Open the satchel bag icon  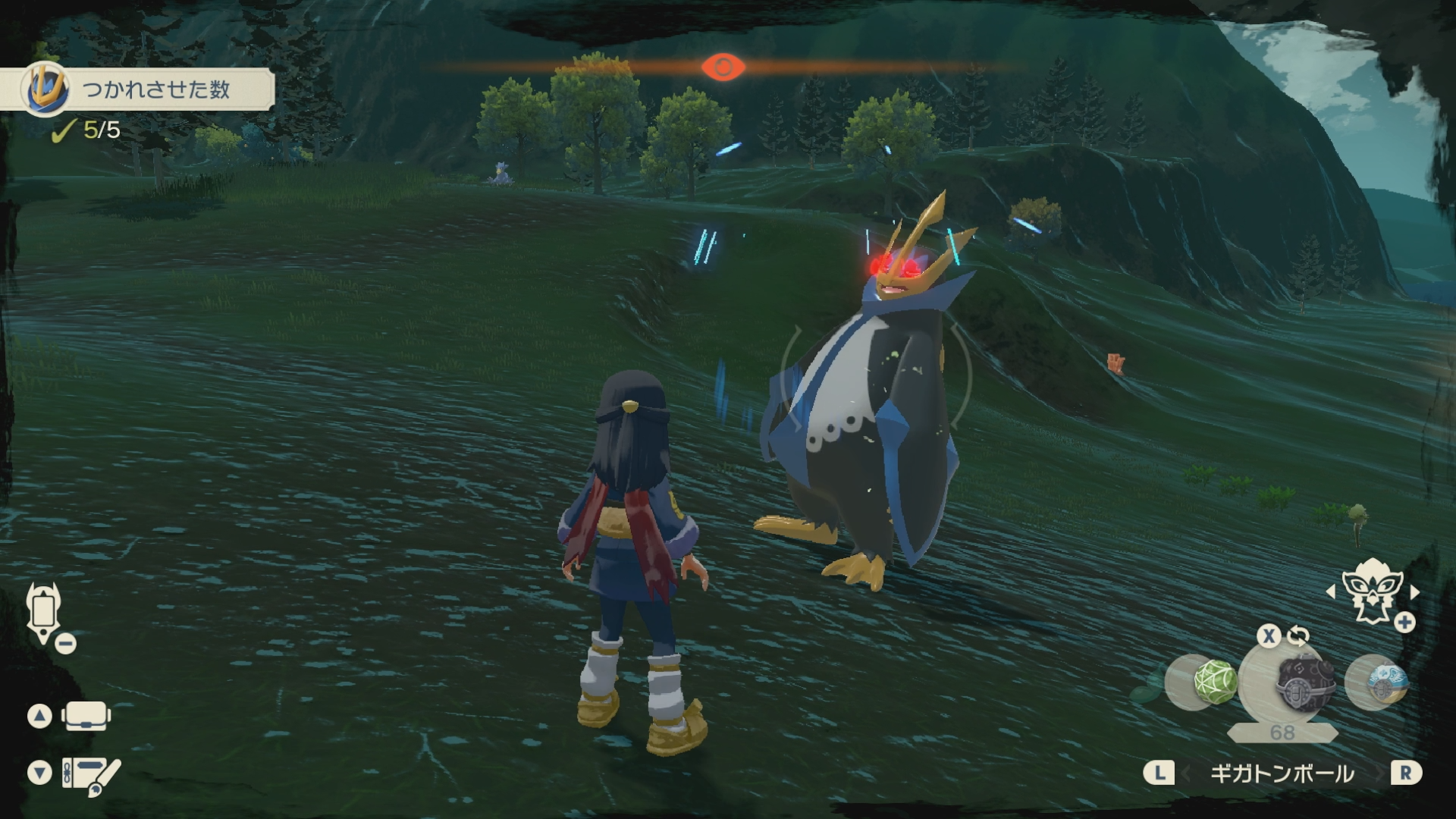point(86,715)
